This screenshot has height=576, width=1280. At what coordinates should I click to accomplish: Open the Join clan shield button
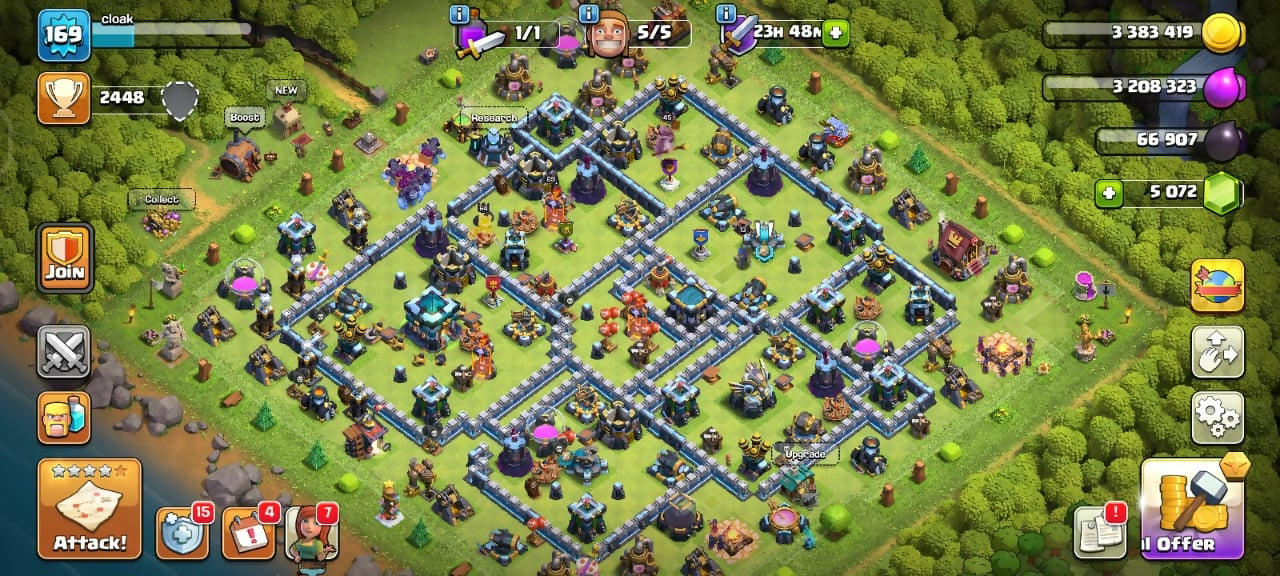point(65,258)
